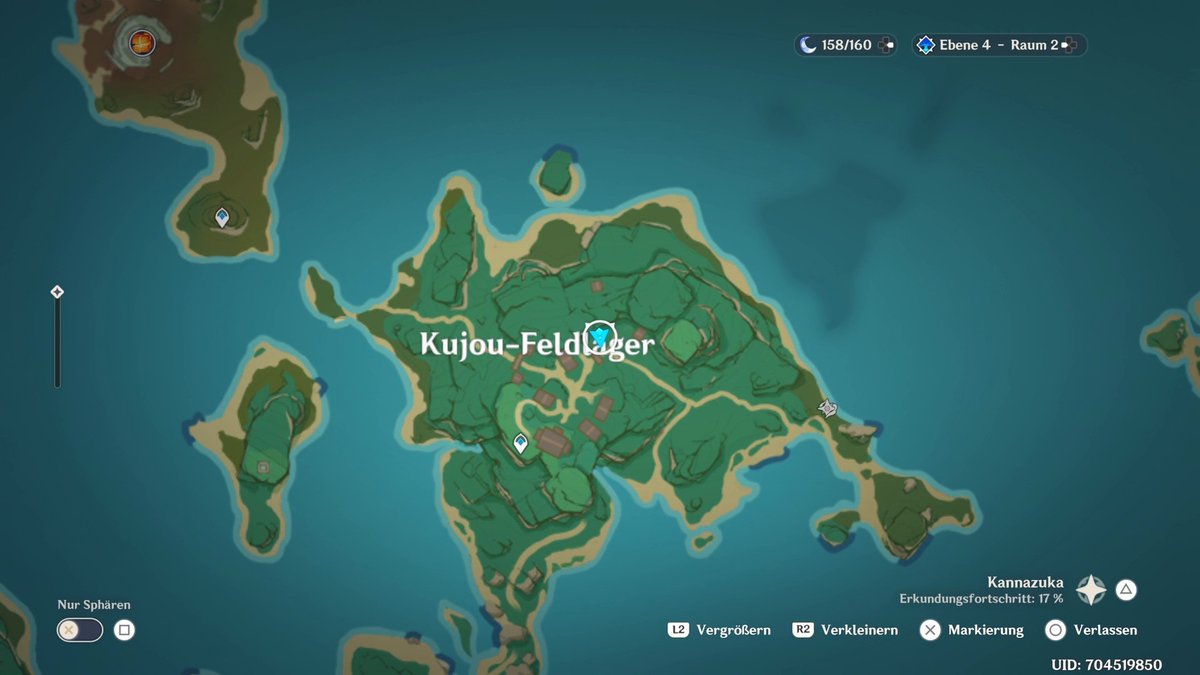Select the teleport waypoint on the northwestern island
Image resolution: width=1200 pixels, height=675 pixels.
[x=222, y=217]
